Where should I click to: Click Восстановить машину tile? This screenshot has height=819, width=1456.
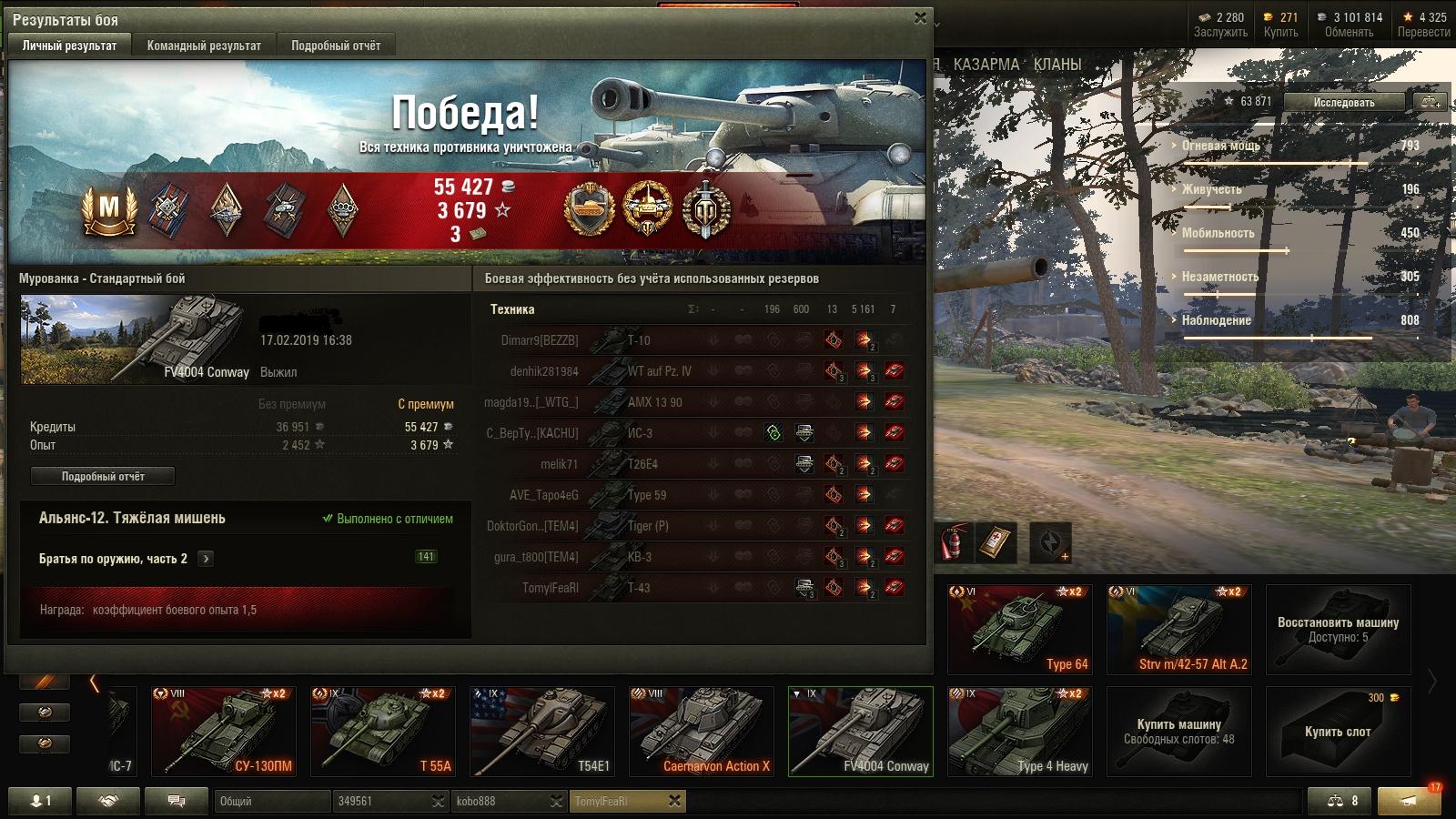(1338, 629)
